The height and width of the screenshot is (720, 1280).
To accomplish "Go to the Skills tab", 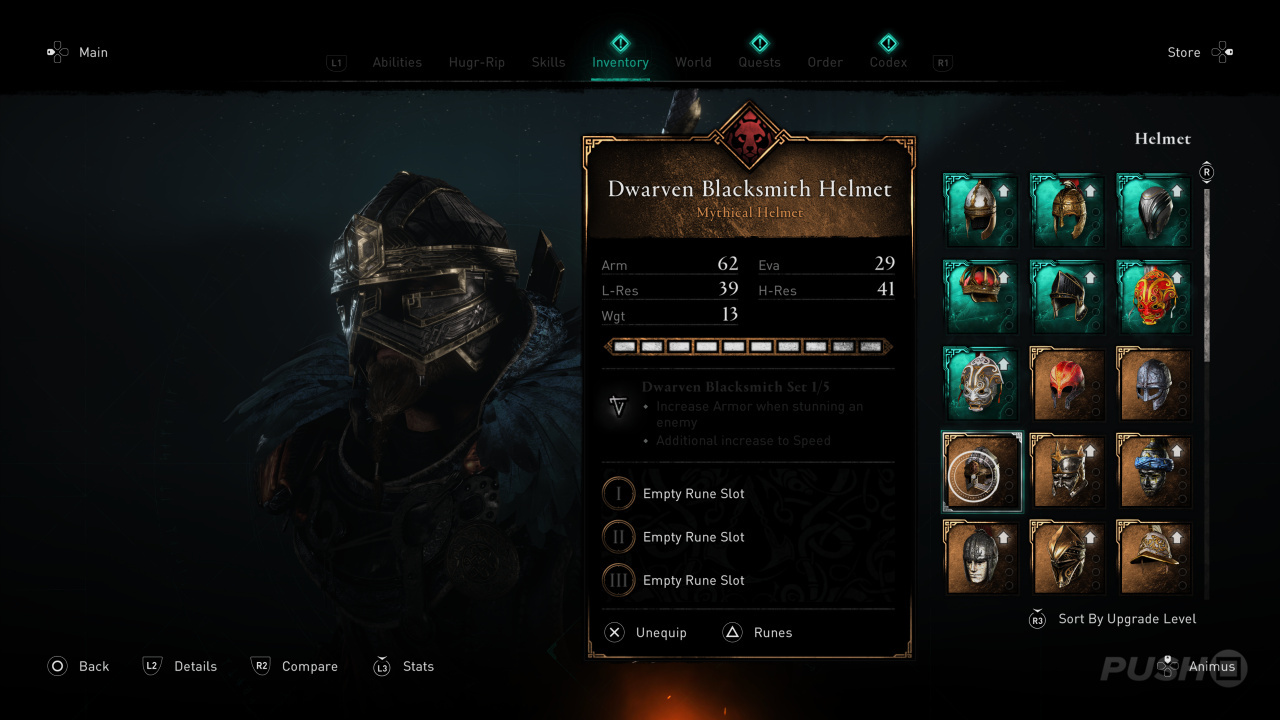I will [x=548, y=62].
